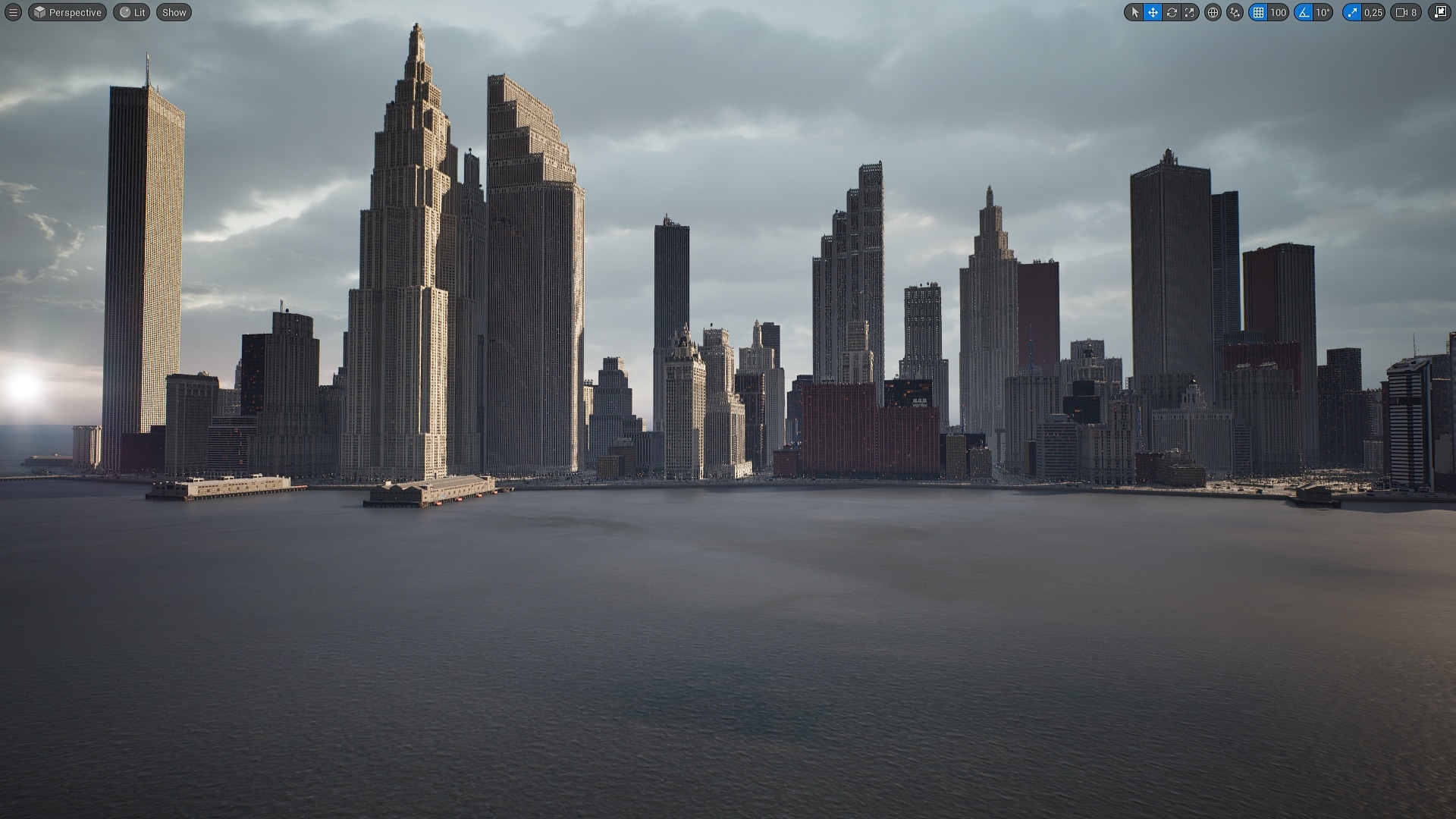Choose the translate move gizmo tool
This screenshot has width=1456, height=819.
[x=1153, y=12]
